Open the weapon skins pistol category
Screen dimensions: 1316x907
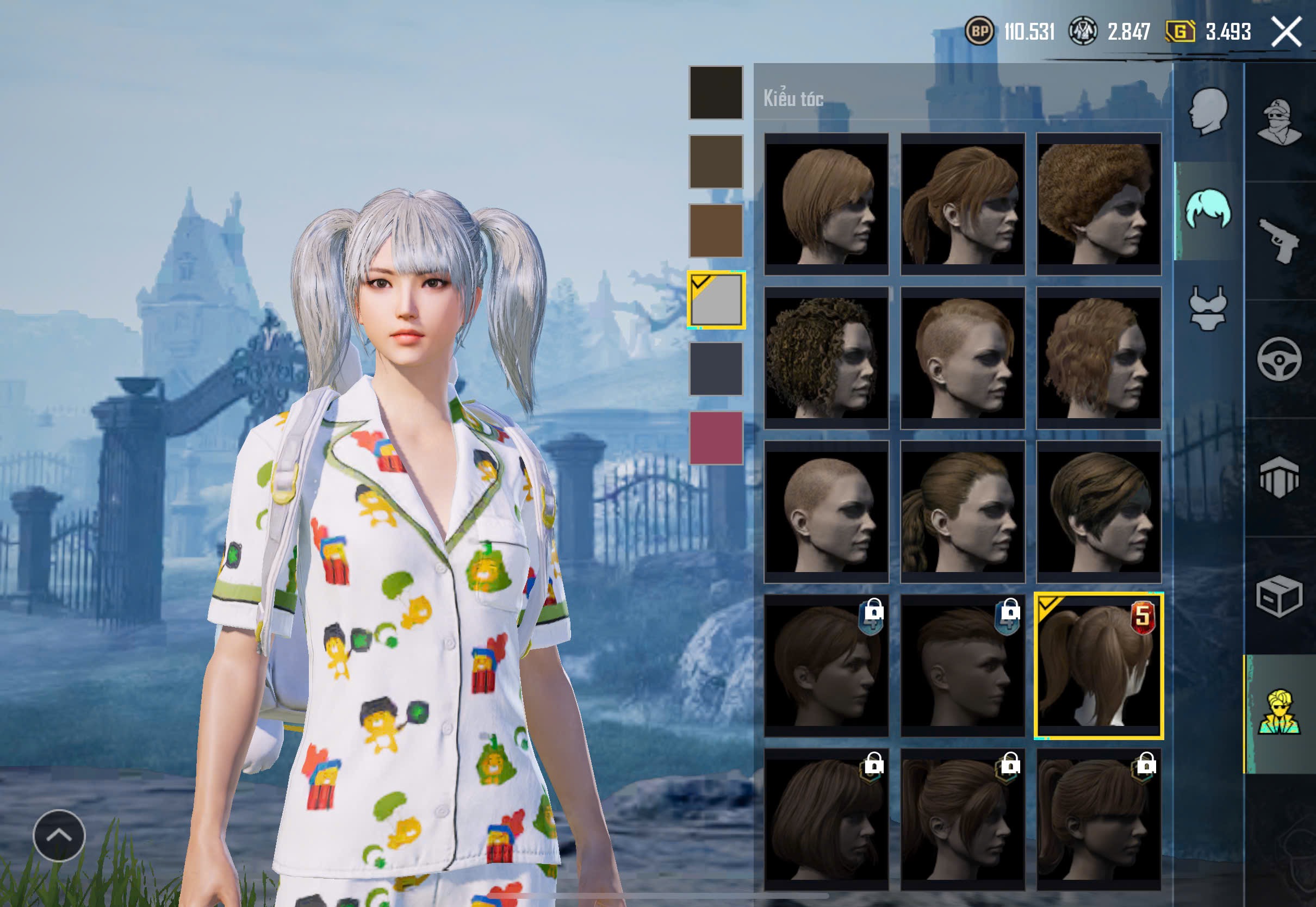click(x=1279, y=240)
